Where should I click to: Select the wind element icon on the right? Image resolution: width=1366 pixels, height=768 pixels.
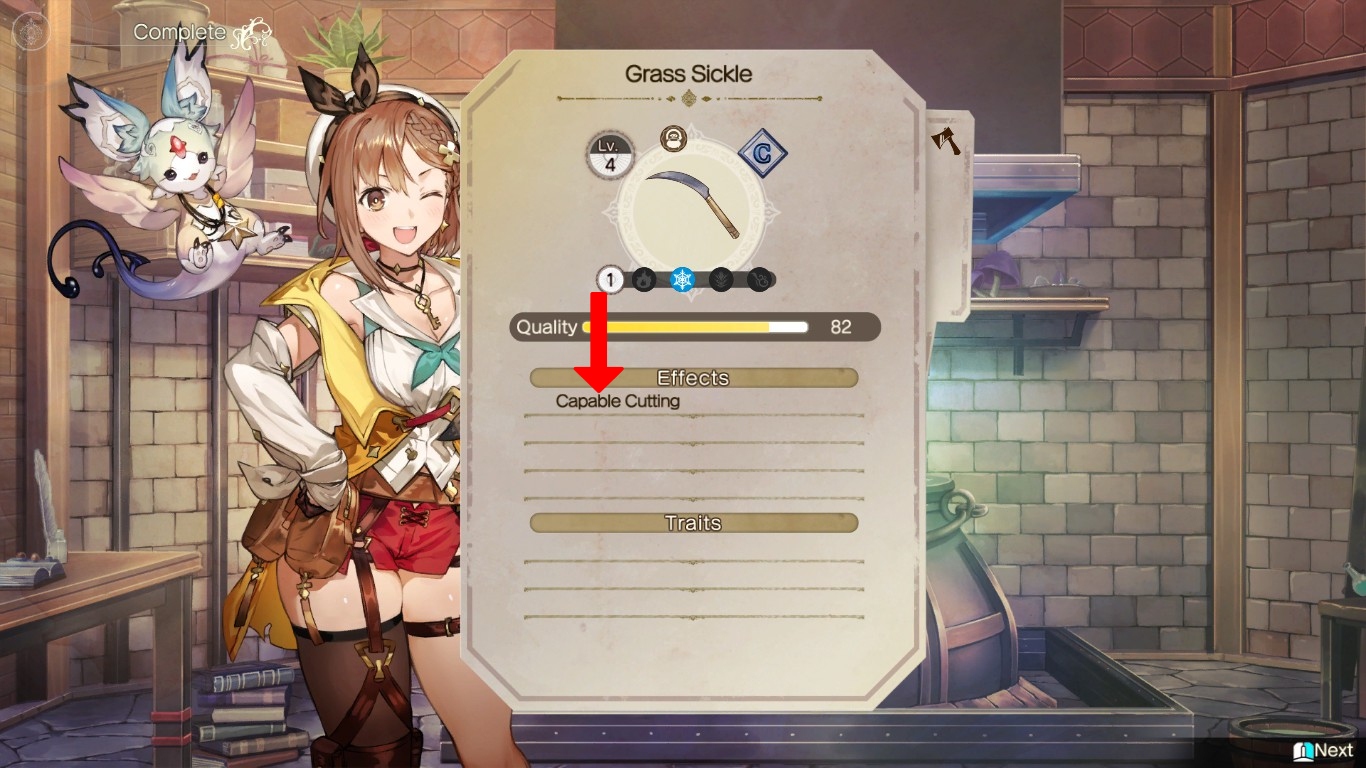pyautogui.click(x=760, y=280)
